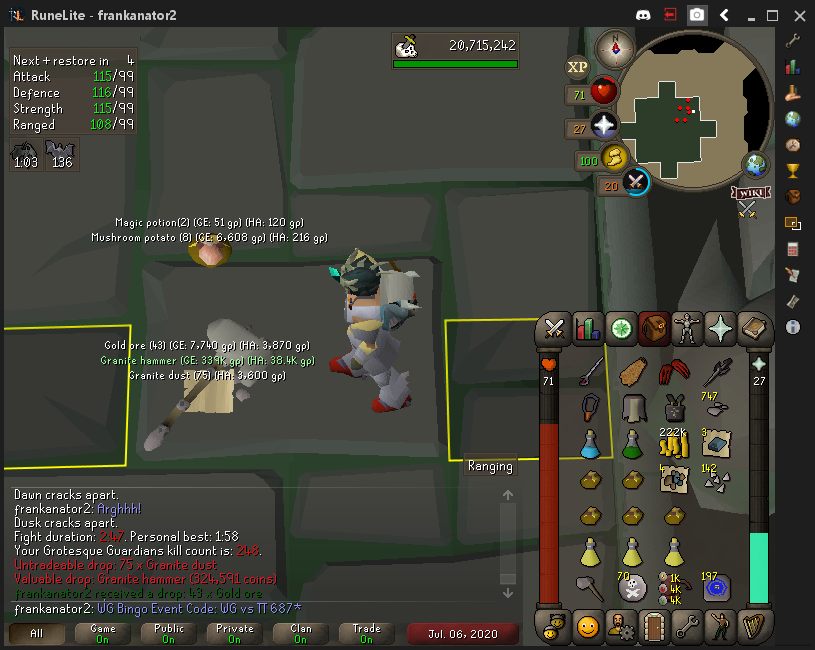Screen dimensions: 815x650
Task: Switch chat filter to Clan
Action: tap(300, 633)
